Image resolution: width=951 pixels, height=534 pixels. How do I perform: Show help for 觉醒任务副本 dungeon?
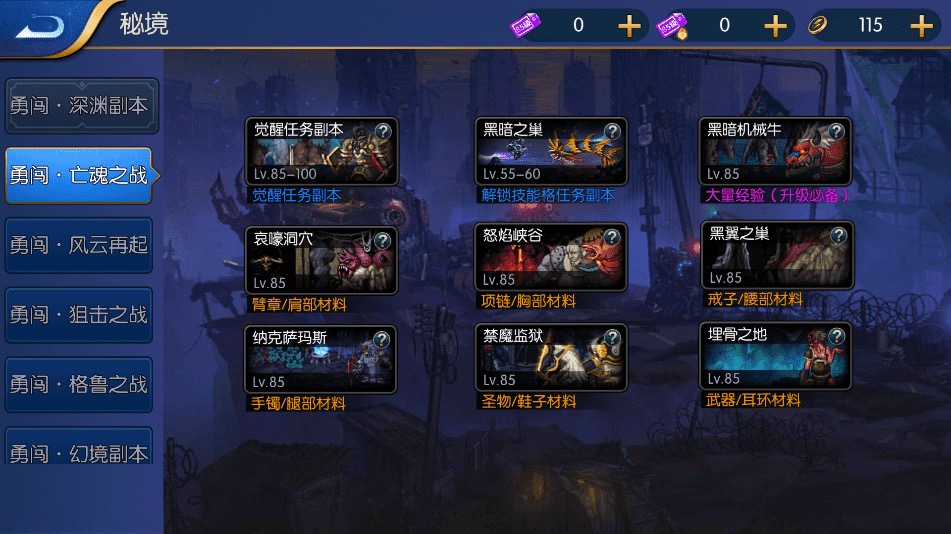pyautogui.click(x=382, y=131)
